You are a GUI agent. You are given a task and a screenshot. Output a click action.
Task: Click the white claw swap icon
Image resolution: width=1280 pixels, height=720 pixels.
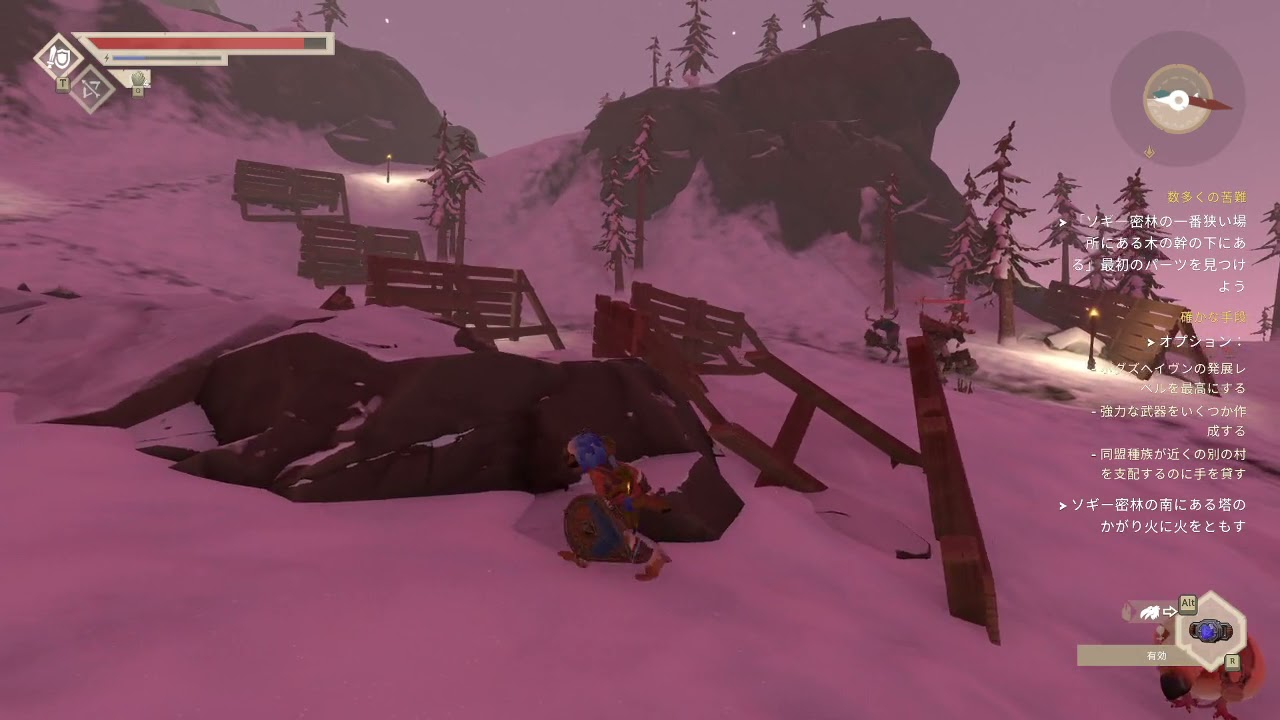pyautogui.click(x=1149, y=612)
